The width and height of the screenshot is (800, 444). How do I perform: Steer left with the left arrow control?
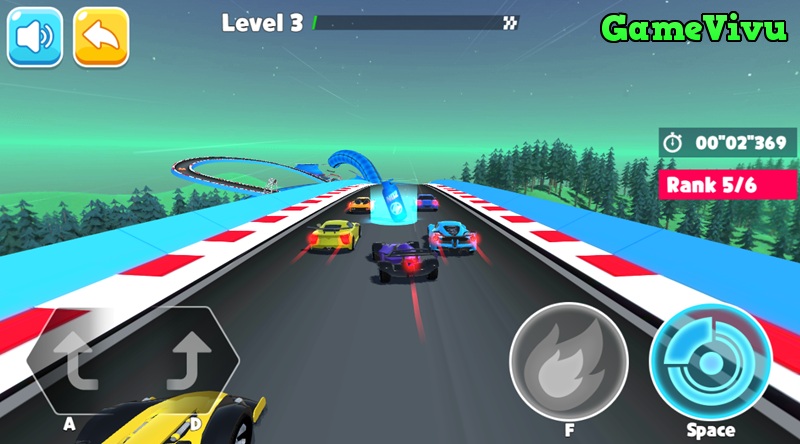point(74,363)
